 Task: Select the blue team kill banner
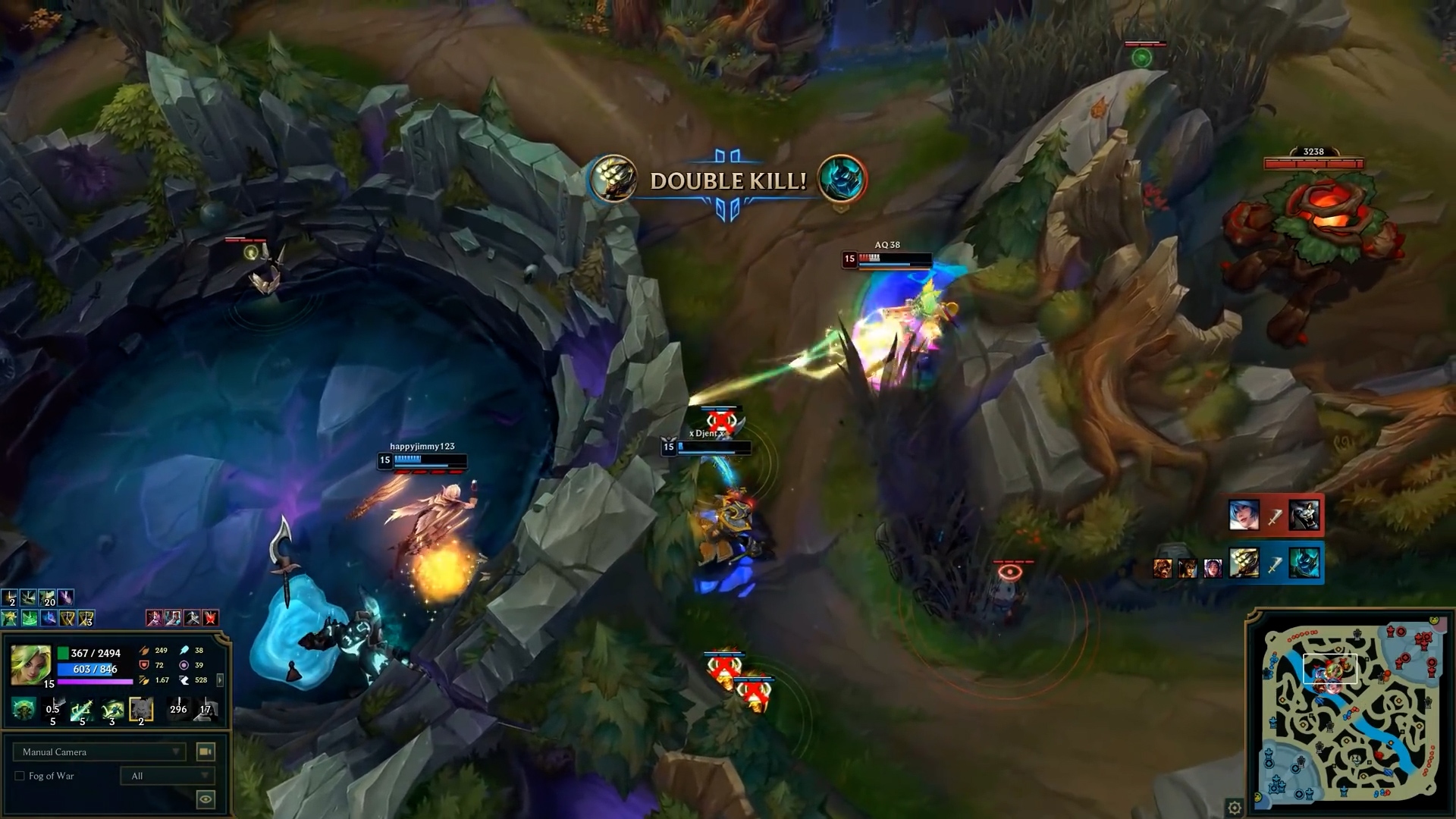pos(1276,563)
